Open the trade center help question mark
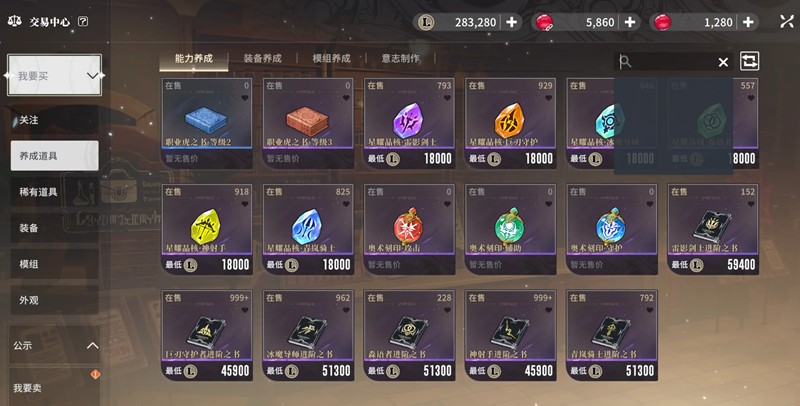 (x=82, y=21)
